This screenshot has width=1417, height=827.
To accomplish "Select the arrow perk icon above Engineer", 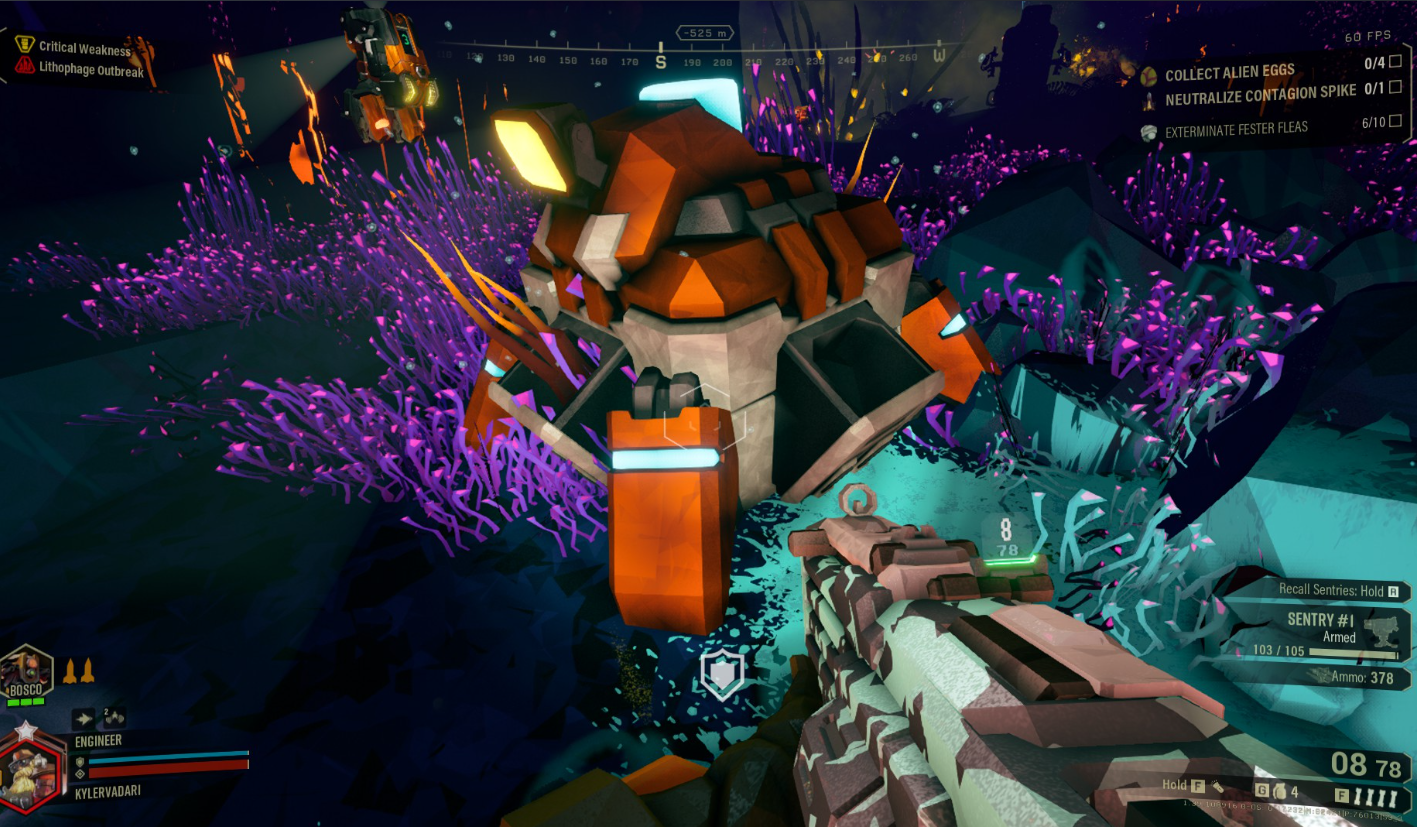I will click(84, 717).
